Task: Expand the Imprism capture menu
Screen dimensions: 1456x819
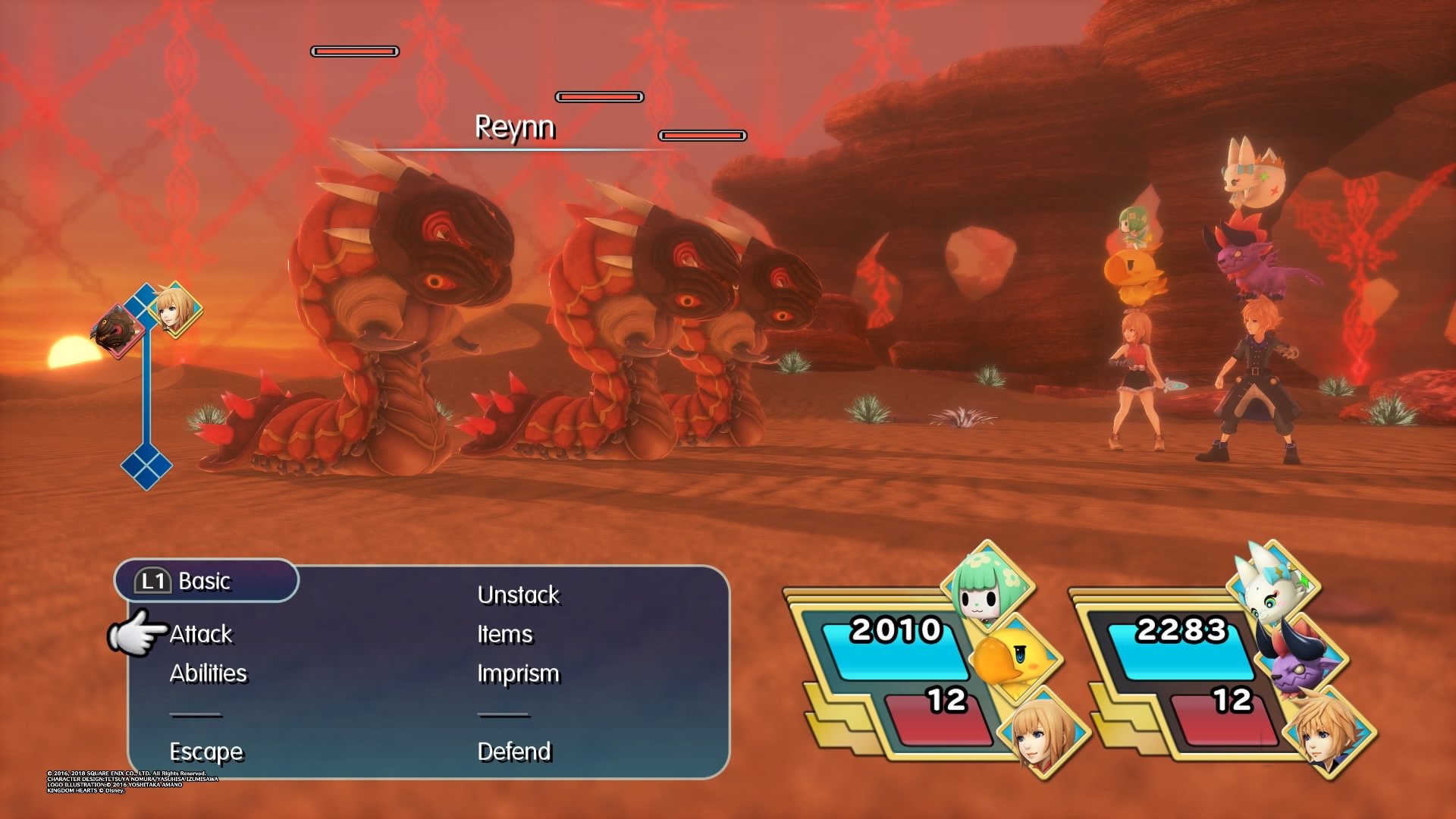Action: pos(519,673)
